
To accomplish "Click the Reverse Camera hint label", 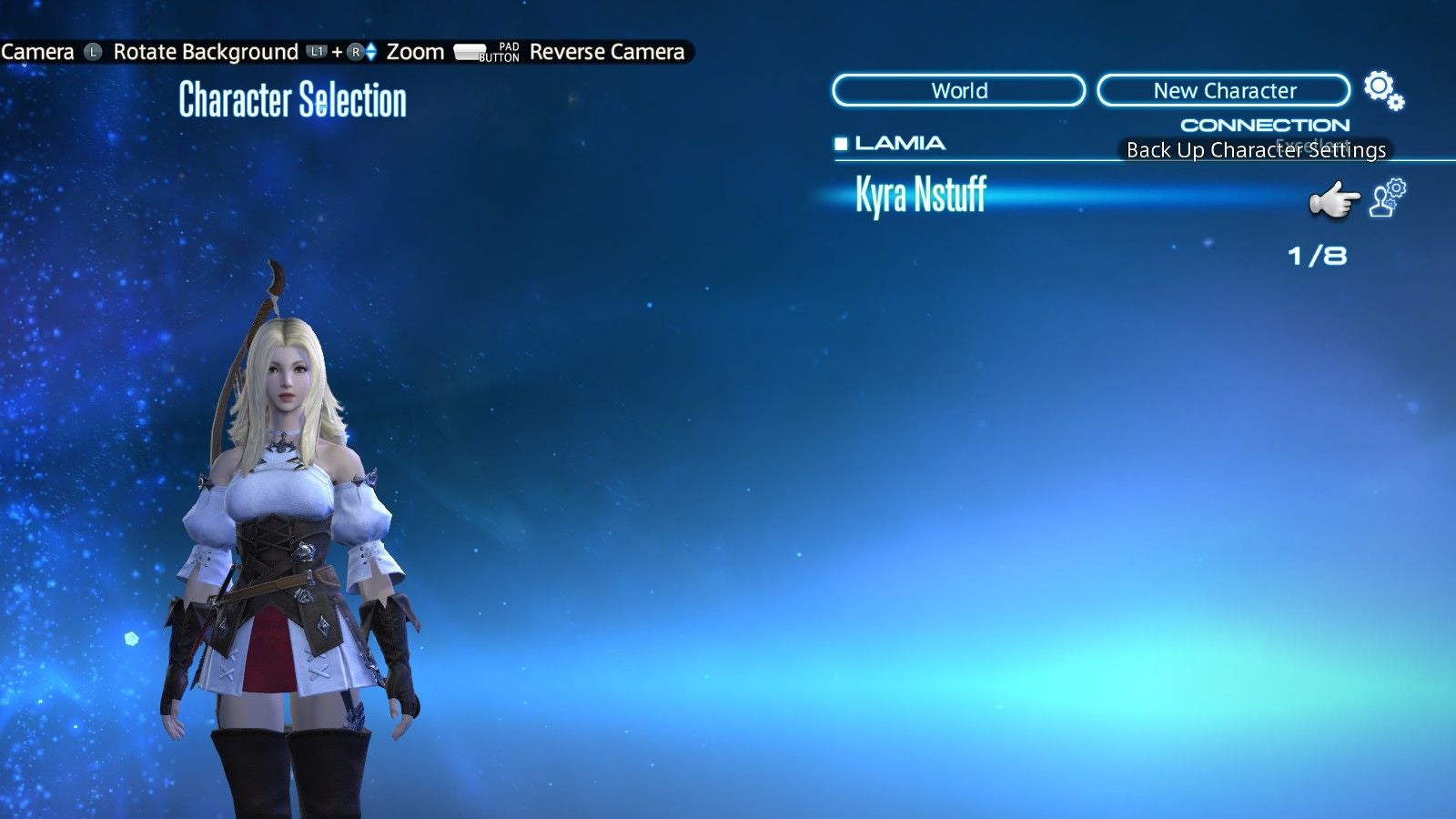I will pos(606,52).
